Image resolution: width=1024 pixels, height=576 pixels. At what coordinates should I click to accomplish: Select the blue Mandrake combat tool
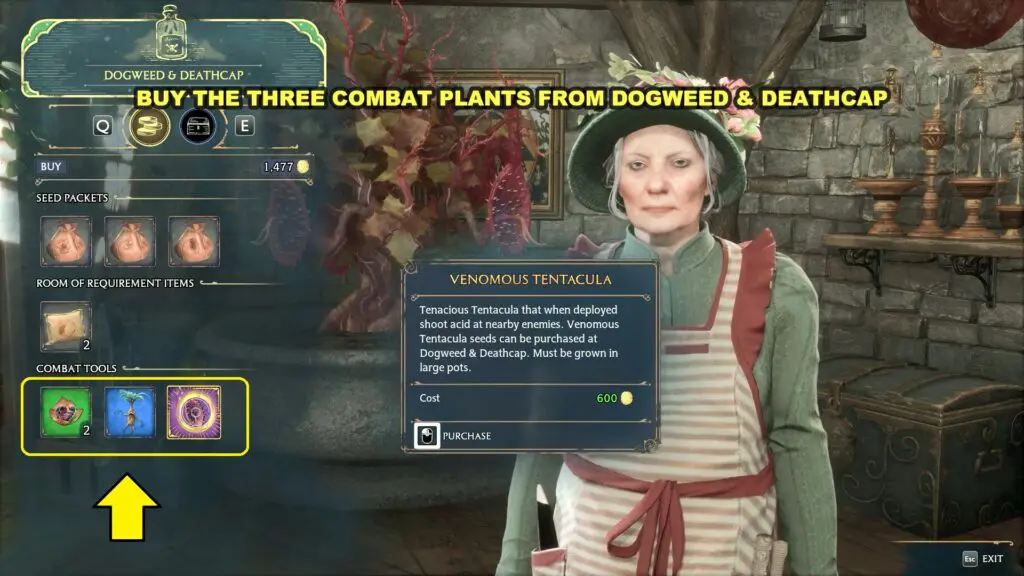[x=130, y=412]
